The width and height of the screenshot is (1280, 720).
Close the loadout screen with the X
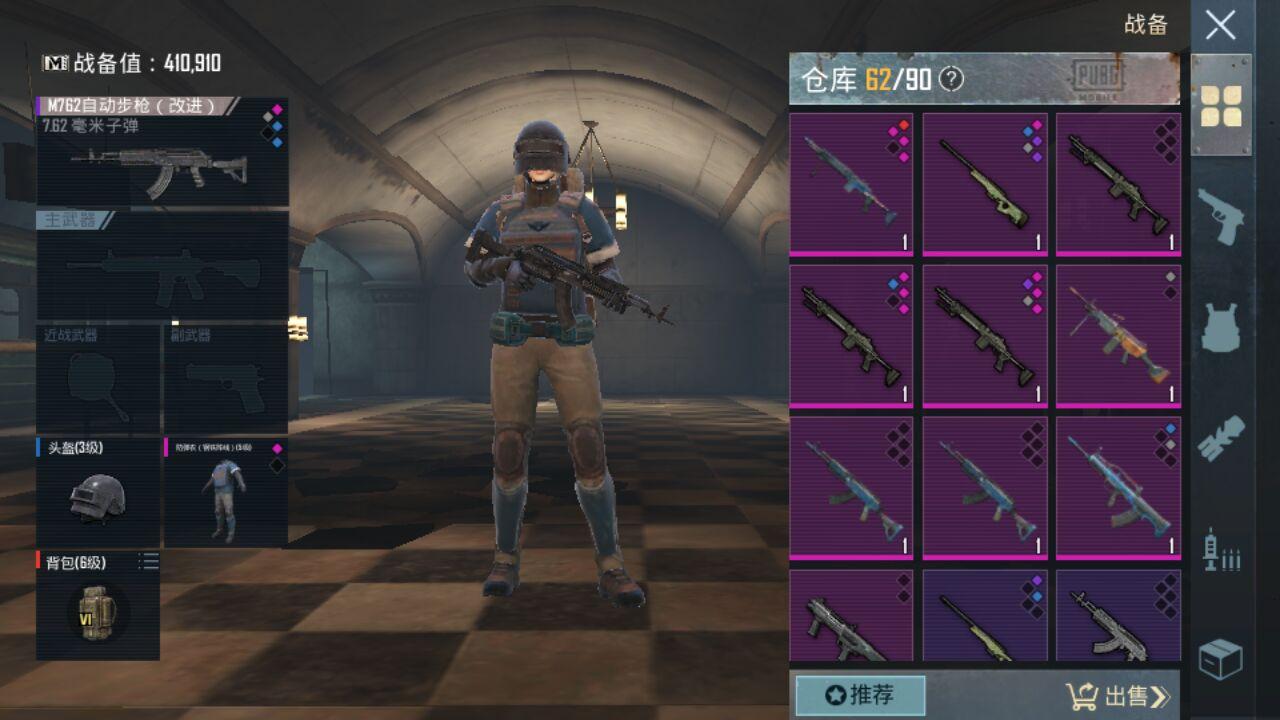point(1220,25)
